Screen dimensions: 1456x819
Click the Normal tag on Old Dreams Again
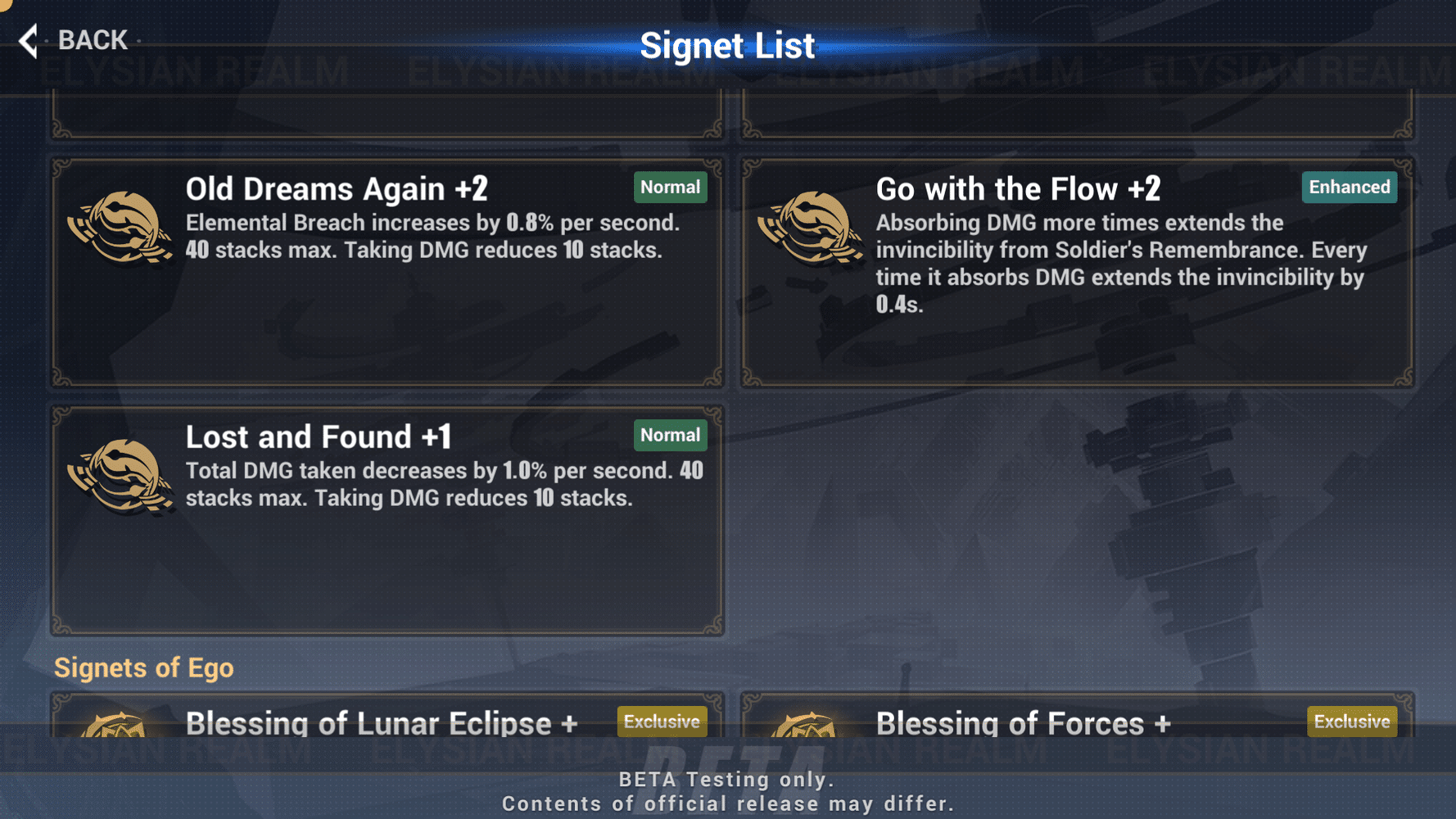click(671, 187)
